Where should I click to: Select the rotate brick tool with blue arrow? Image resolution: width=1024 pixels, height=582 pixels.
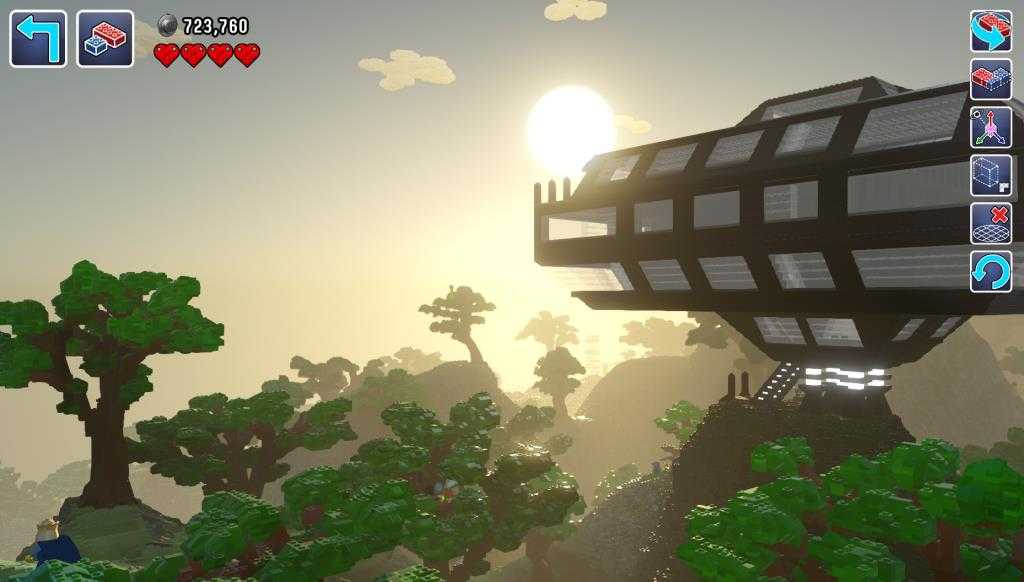tap(990, 31)
